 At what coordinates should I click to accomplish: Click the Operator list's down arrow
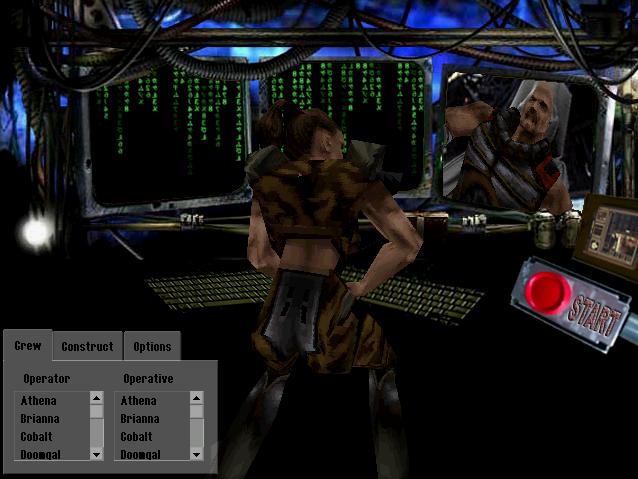97,454
